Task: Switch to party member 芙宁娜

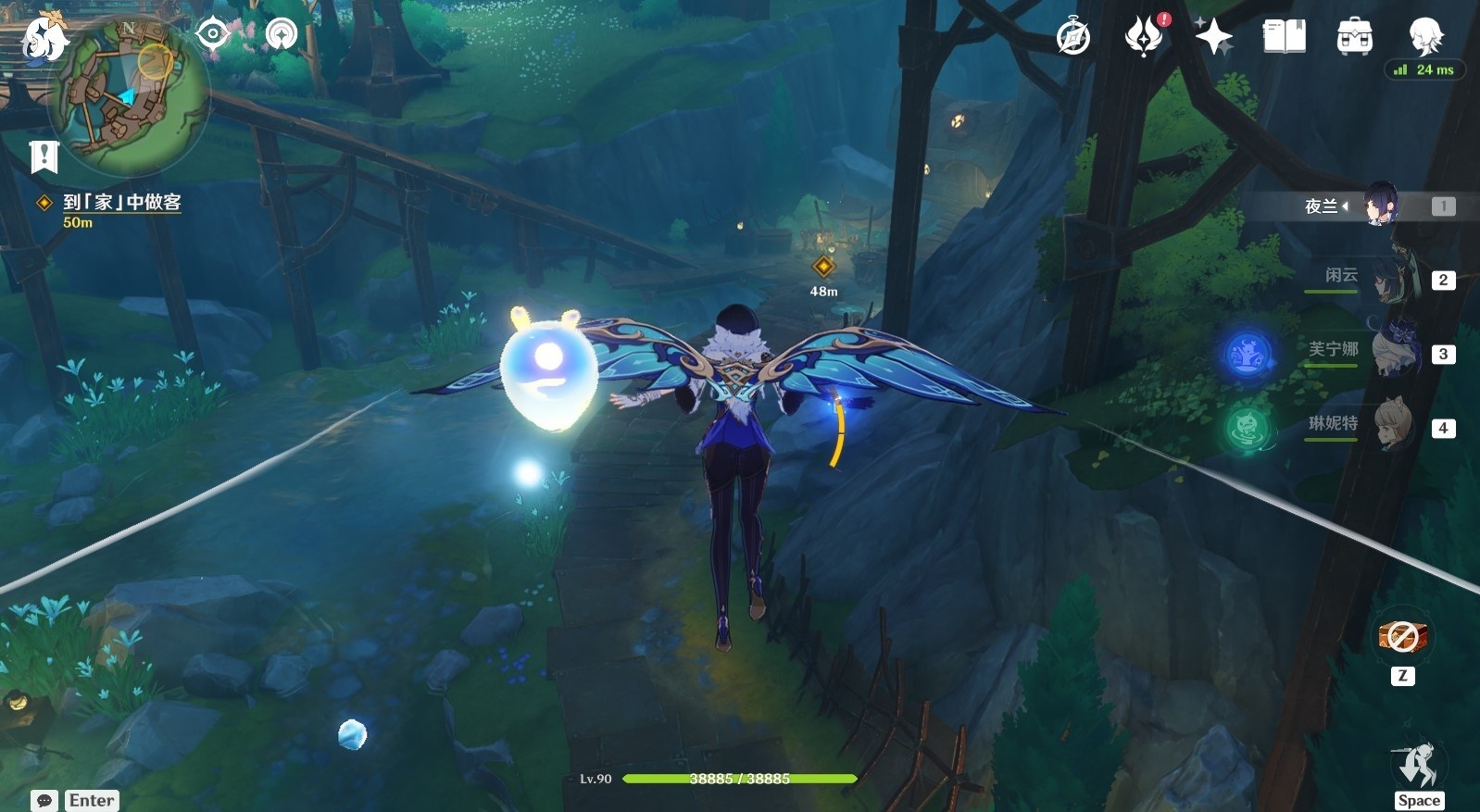Action: tap(1389, 352)
